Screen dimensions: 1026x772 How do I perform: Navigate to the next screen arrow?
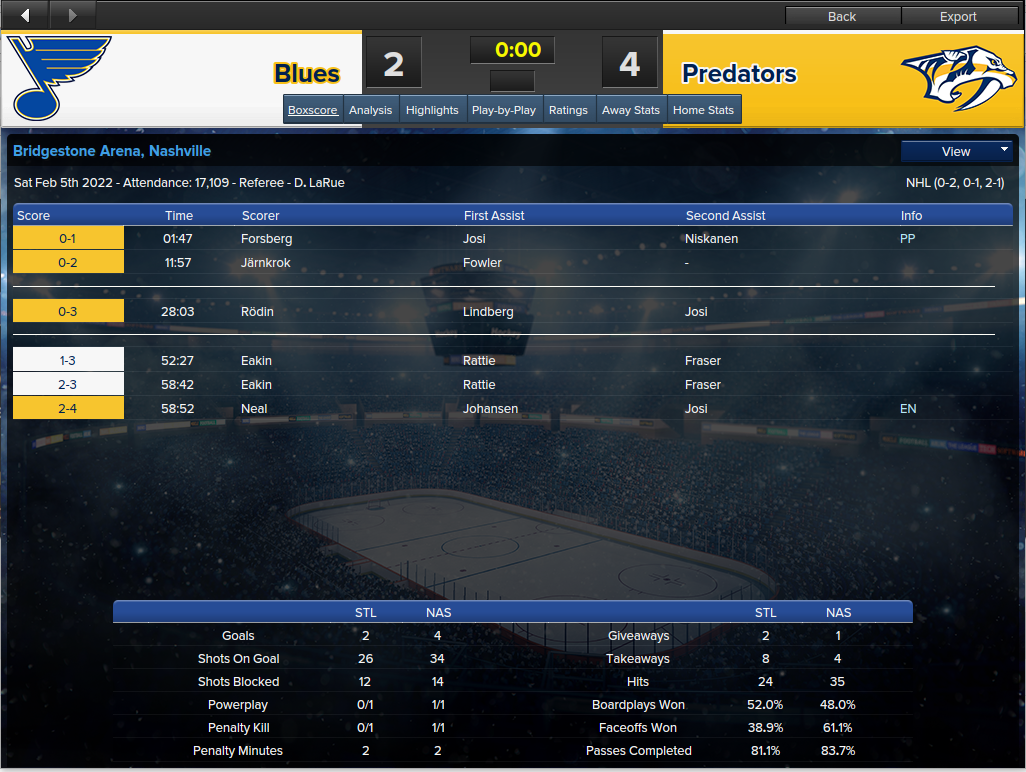(72, 15)
